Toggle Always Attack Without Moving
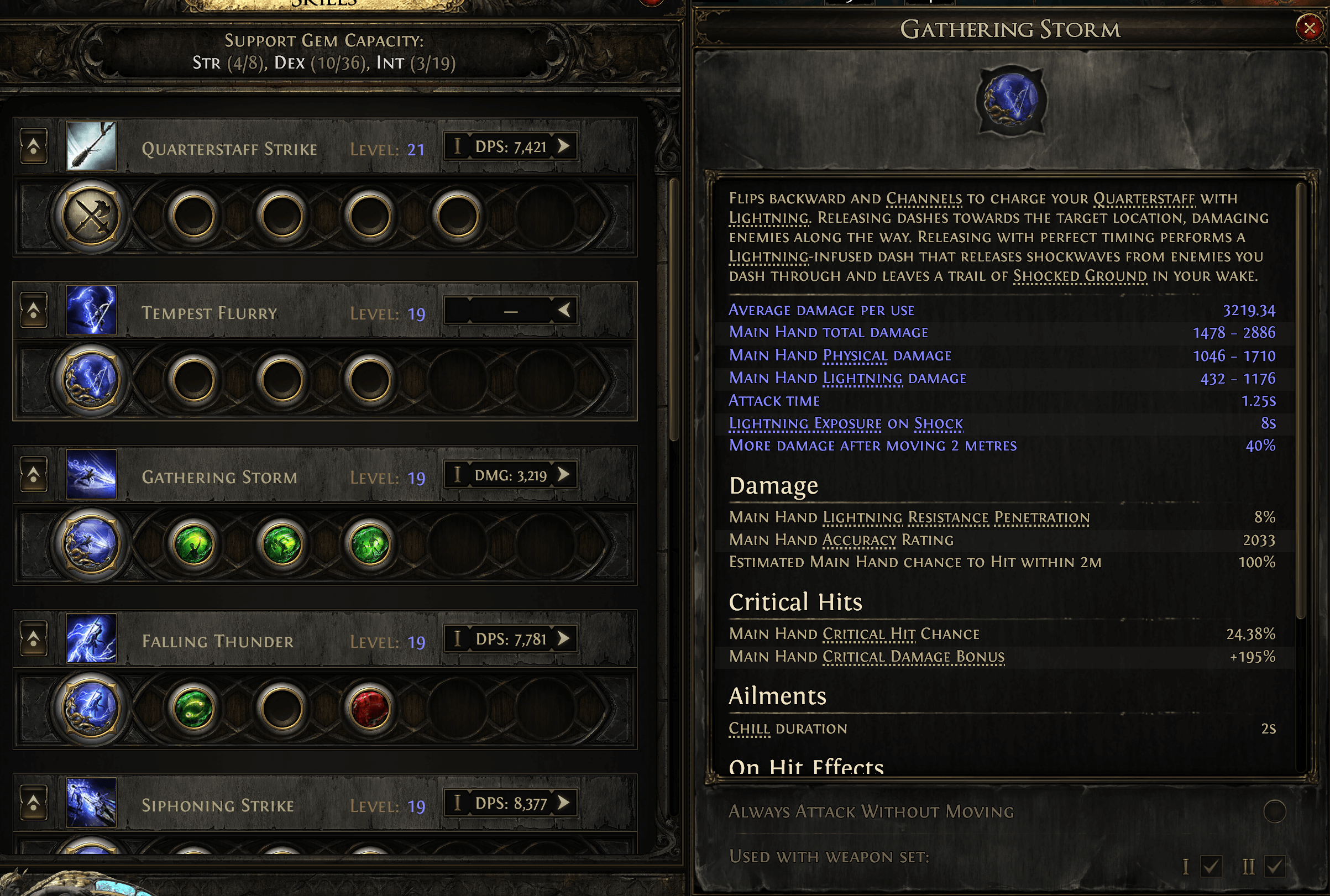1330x896 pixels. (x=1275, y=811)
